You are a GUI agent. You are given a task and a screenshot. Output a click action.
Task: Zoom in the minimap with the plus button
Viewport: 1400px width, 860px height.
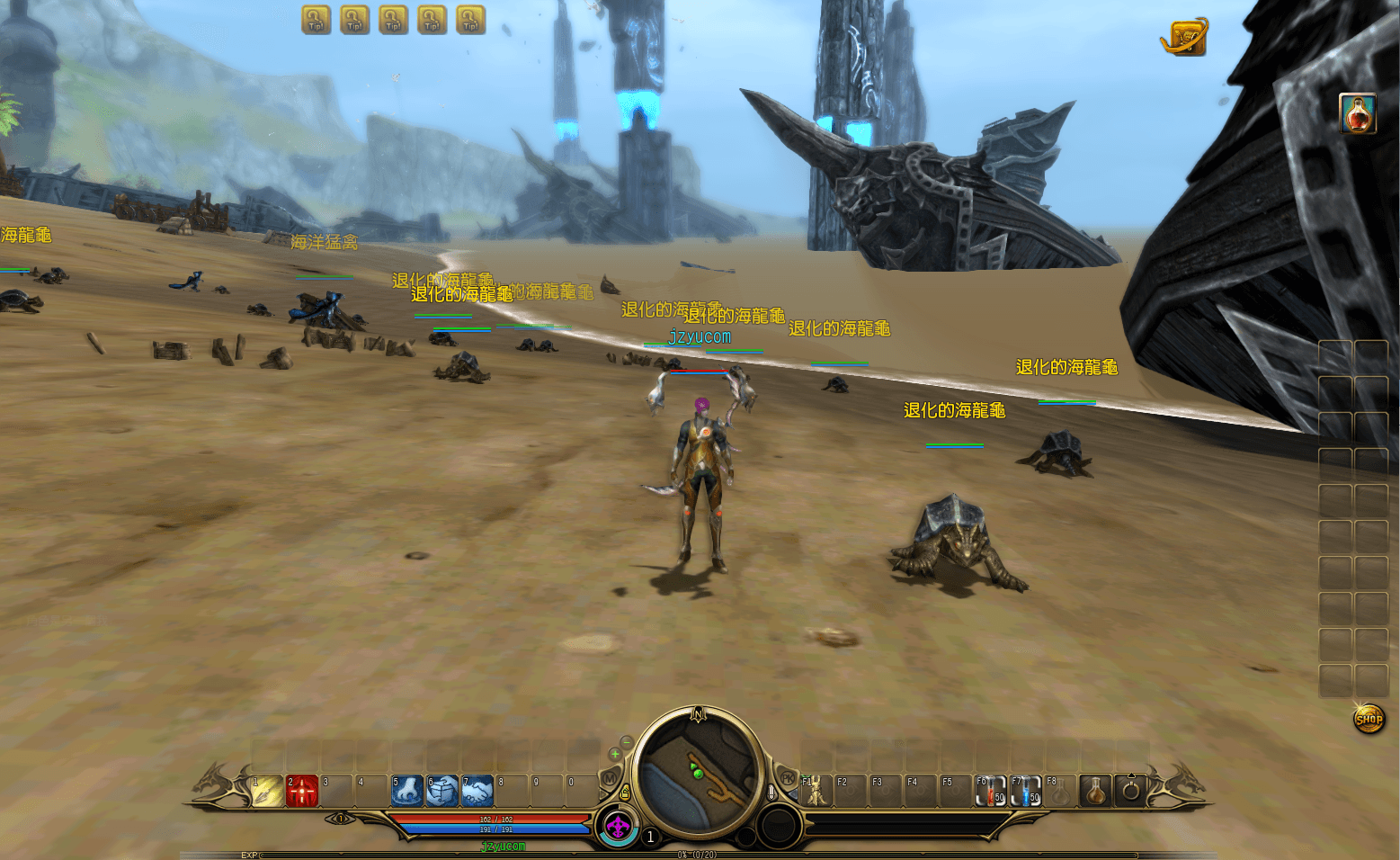point(615,754)
